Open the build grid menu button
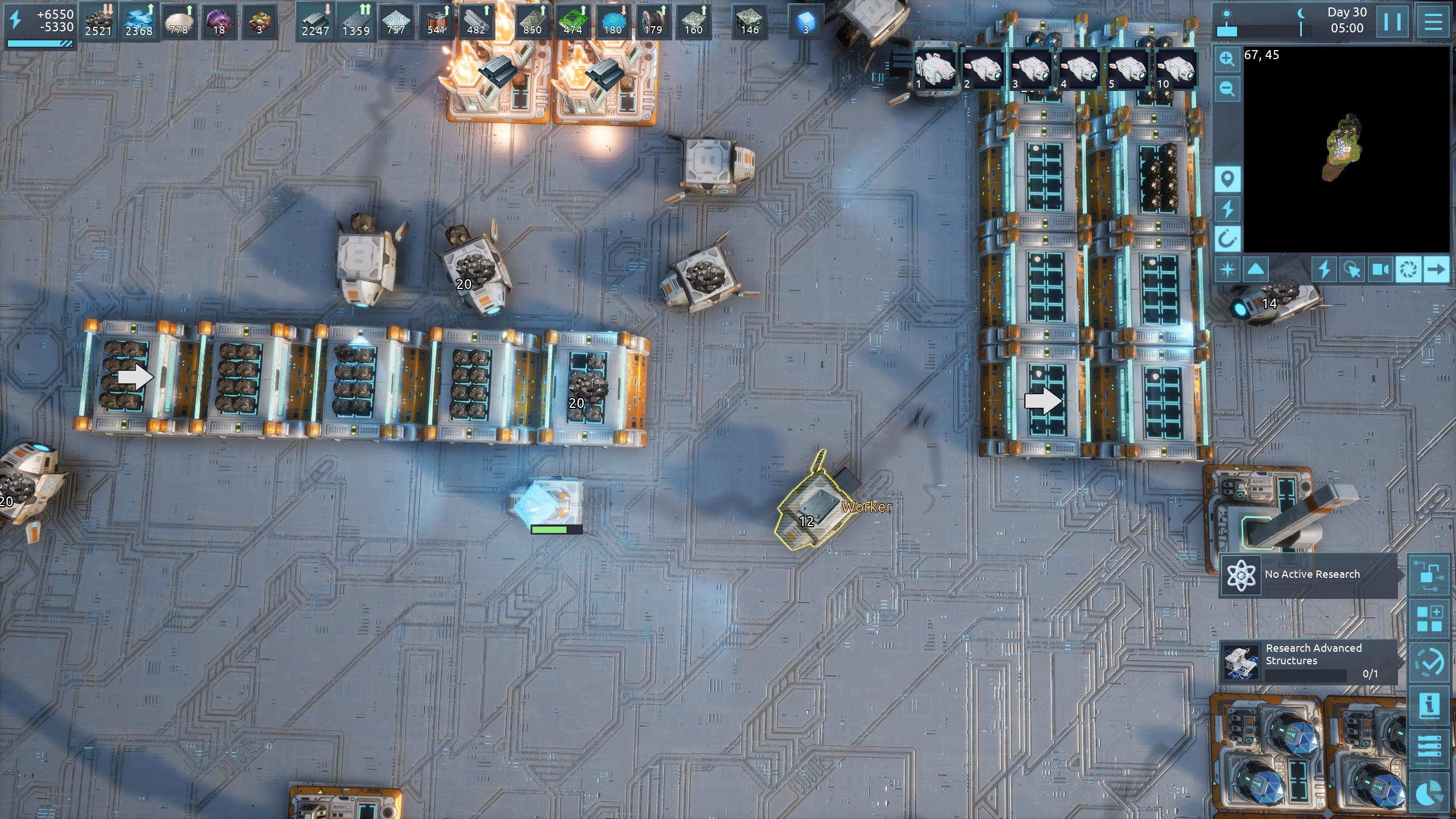1456x819 pixels. [x=1429, y=618]
